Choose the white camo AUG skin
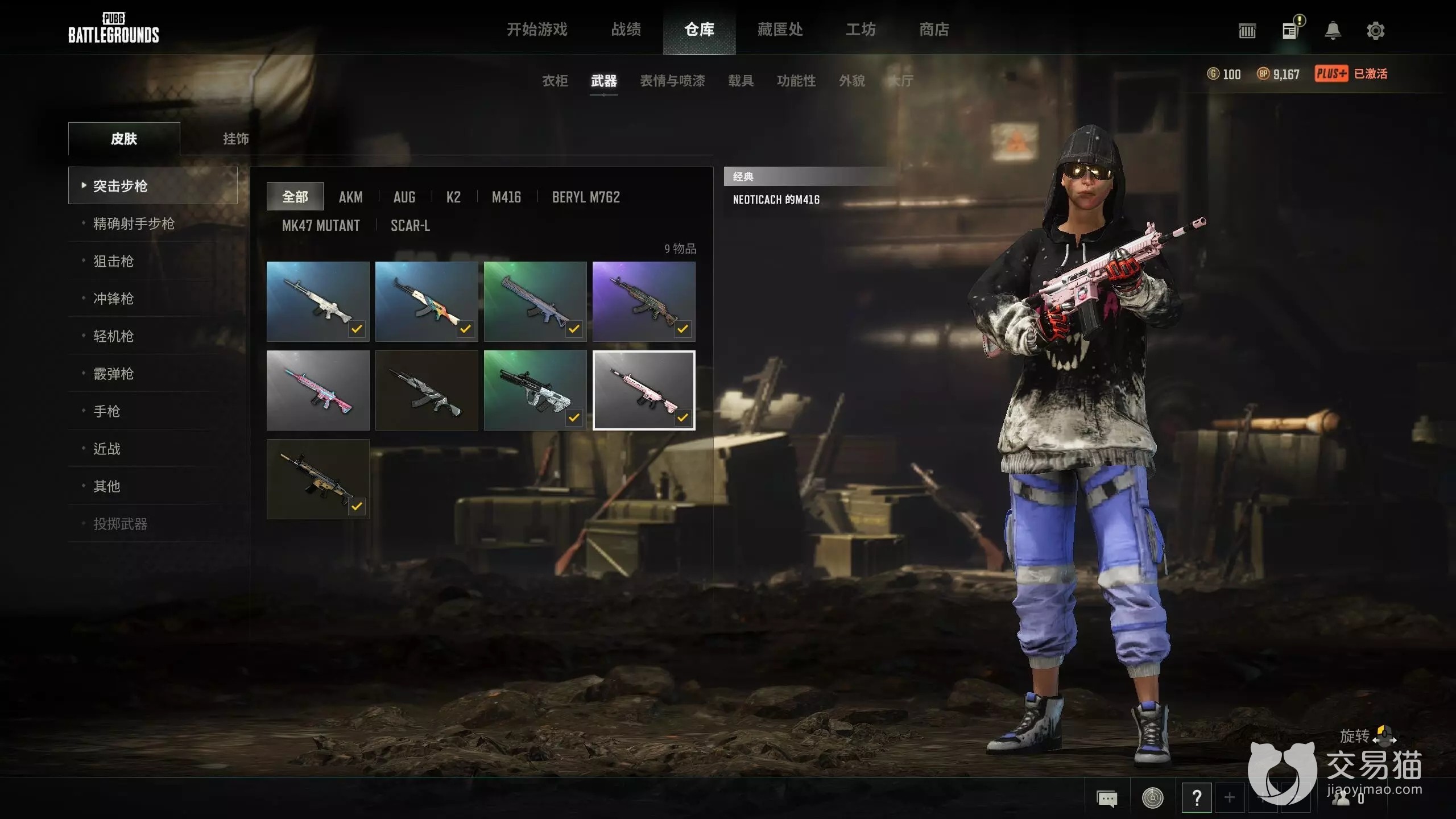Image resolution: width=1456 pixels, height=819 pixels. [535, 390]
